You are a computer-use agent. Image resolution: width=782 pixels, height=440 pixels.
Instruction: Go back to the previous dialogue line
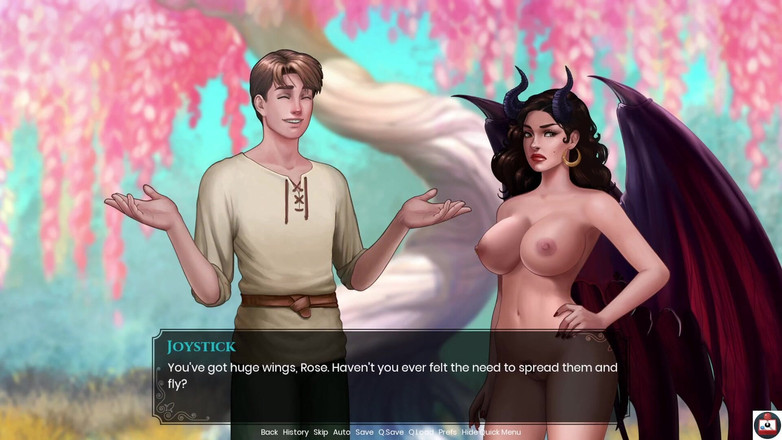269,432
